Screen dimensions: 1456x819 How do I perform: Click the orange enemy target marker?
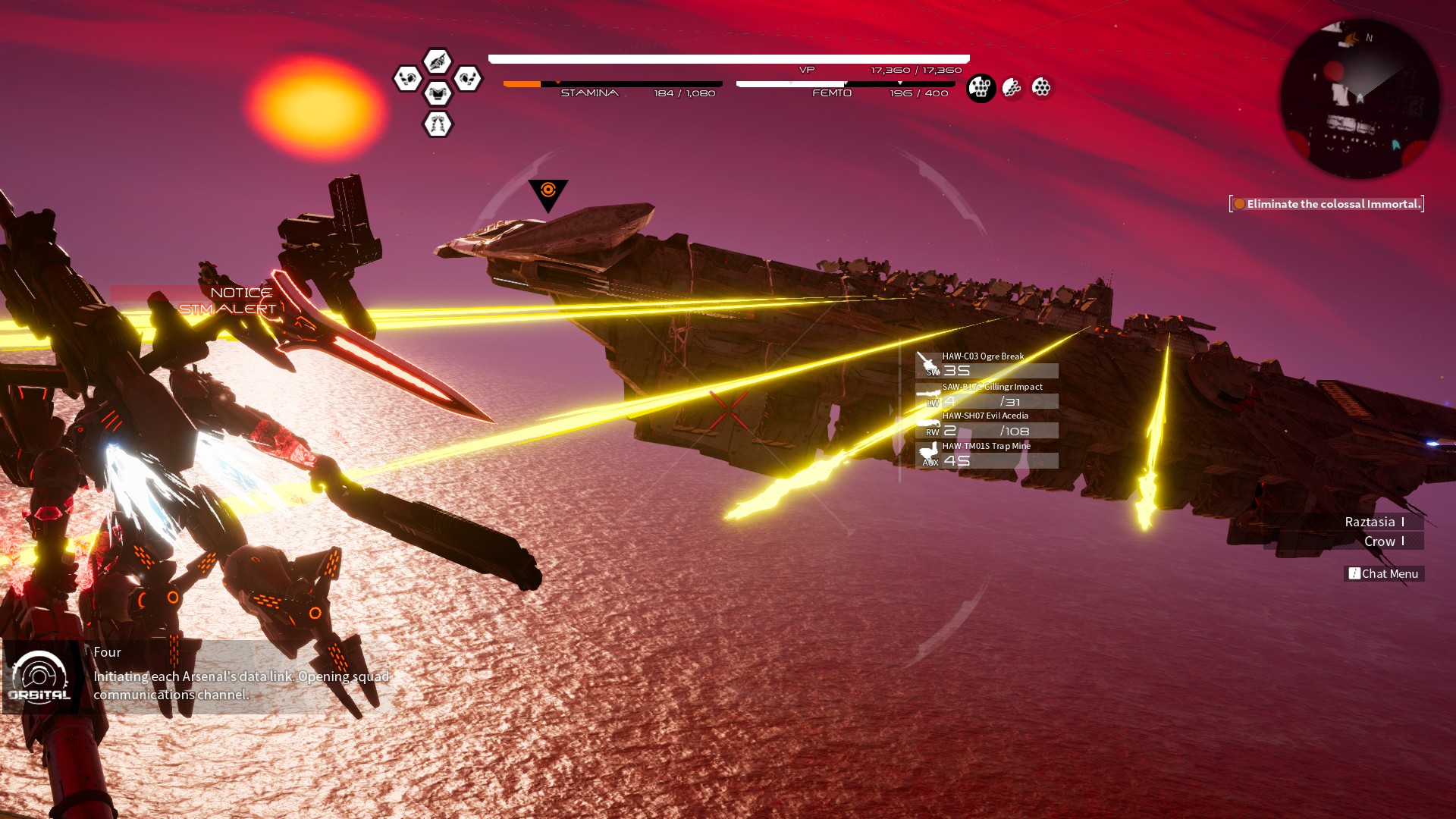coord(548,193)
